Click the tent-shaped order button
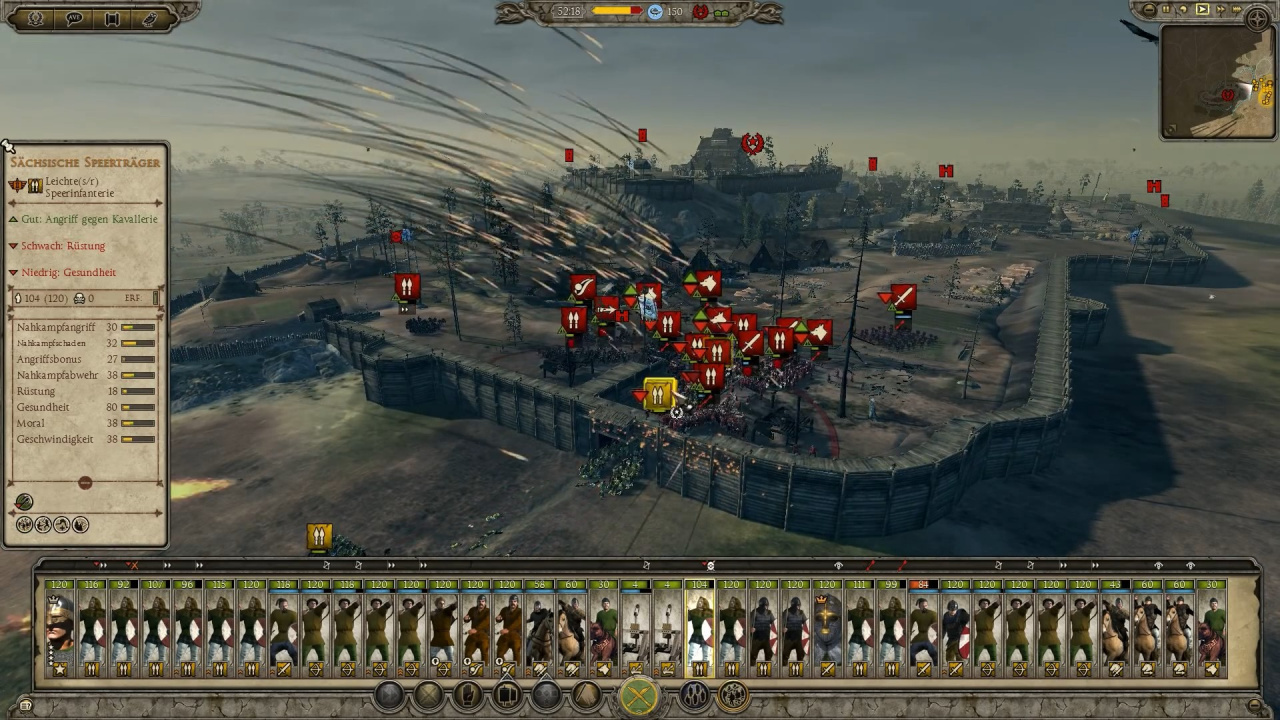Image resolution: width=1280 pixels, height=720 pixels. pyautogui.click(x=585, y=695)
